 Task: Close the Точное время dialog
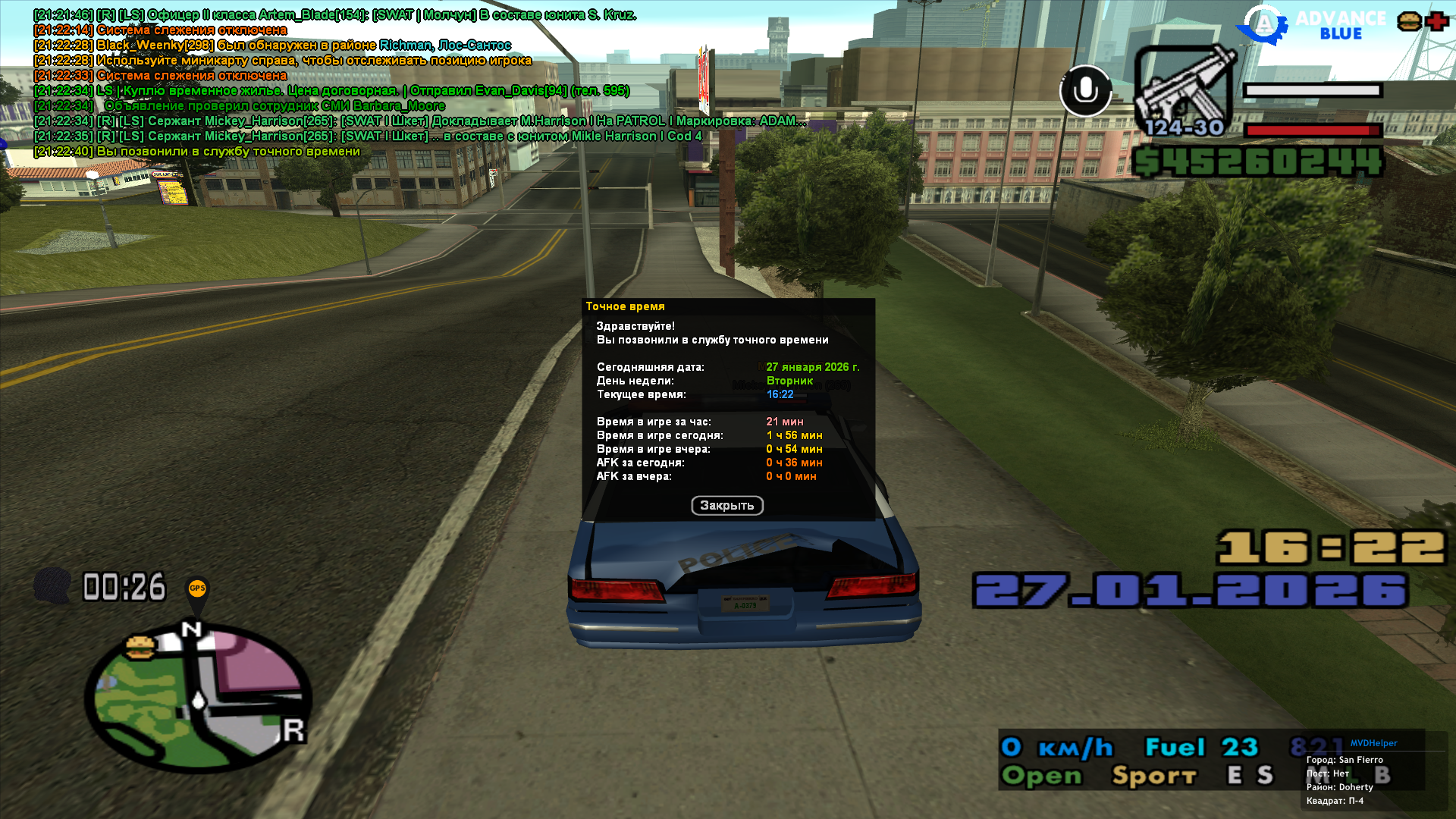726,506
